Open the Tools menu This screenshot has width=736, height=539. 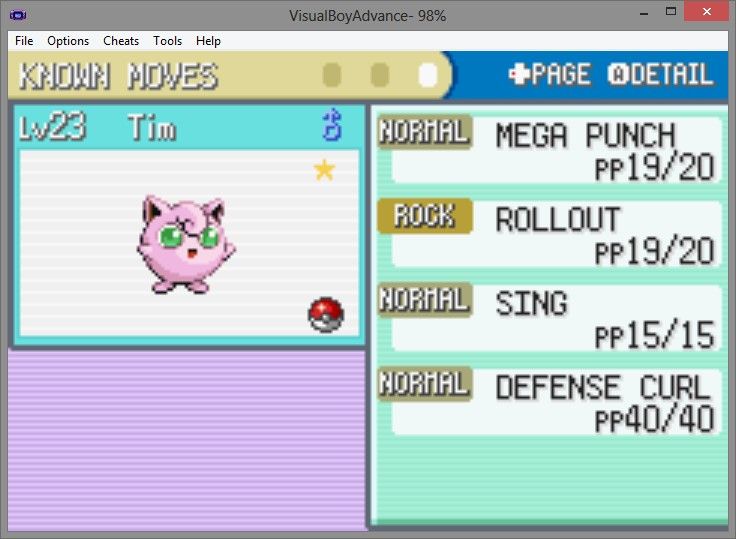tap(168, 41)
